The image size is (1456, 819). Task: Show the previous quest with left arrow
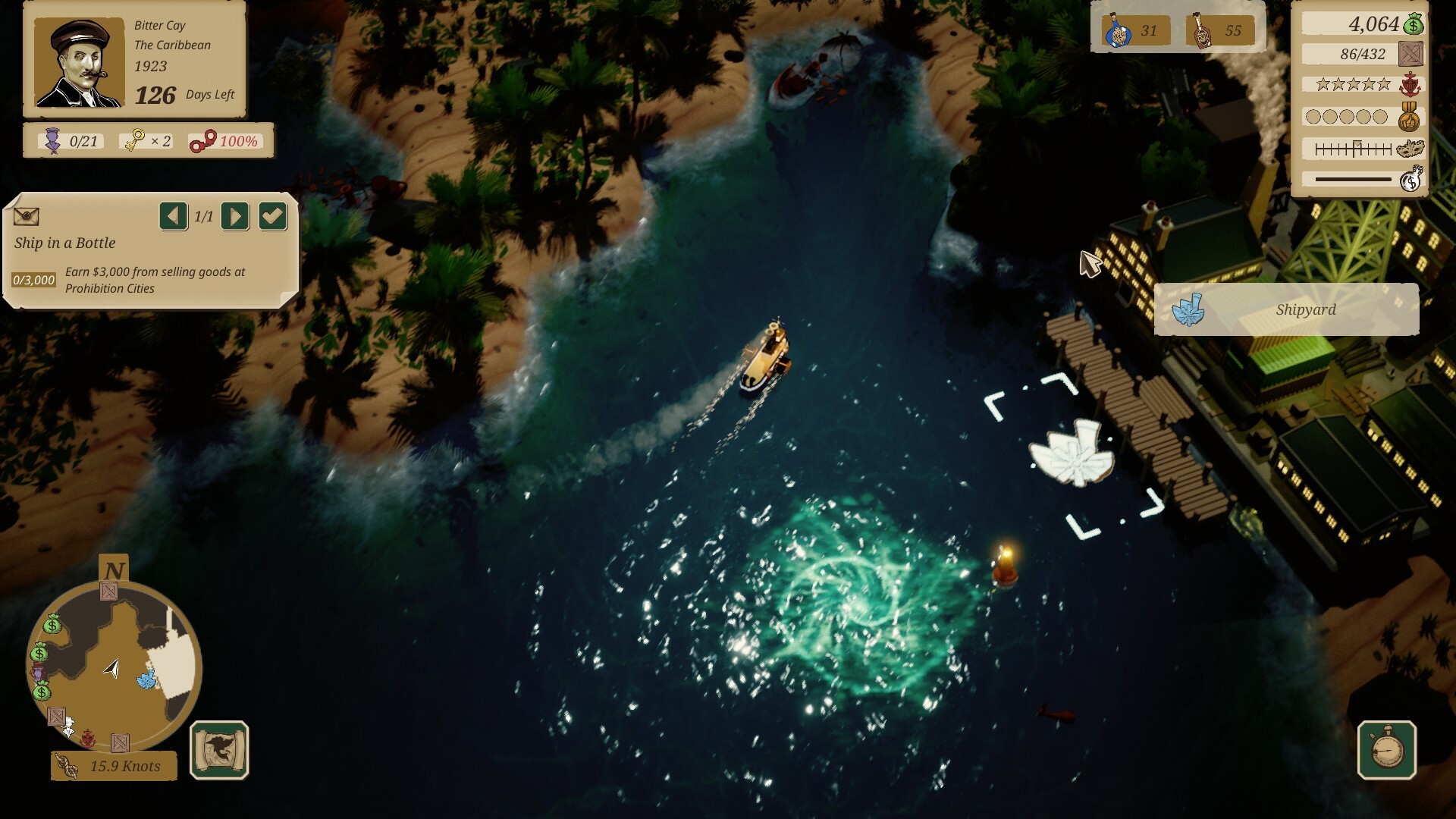173,217
